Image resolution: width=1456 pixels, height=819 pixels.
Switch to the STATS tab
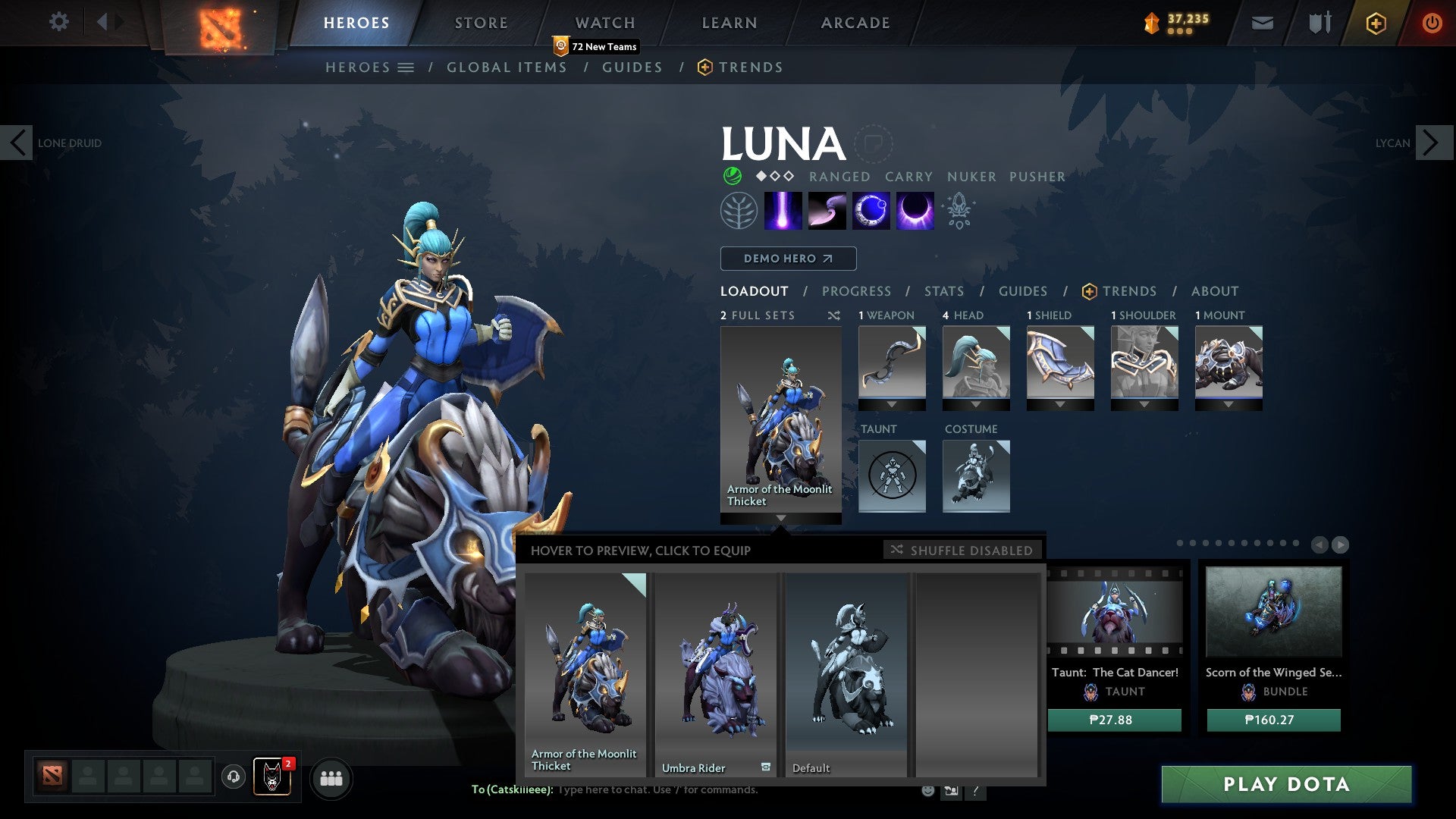(943, 291)
